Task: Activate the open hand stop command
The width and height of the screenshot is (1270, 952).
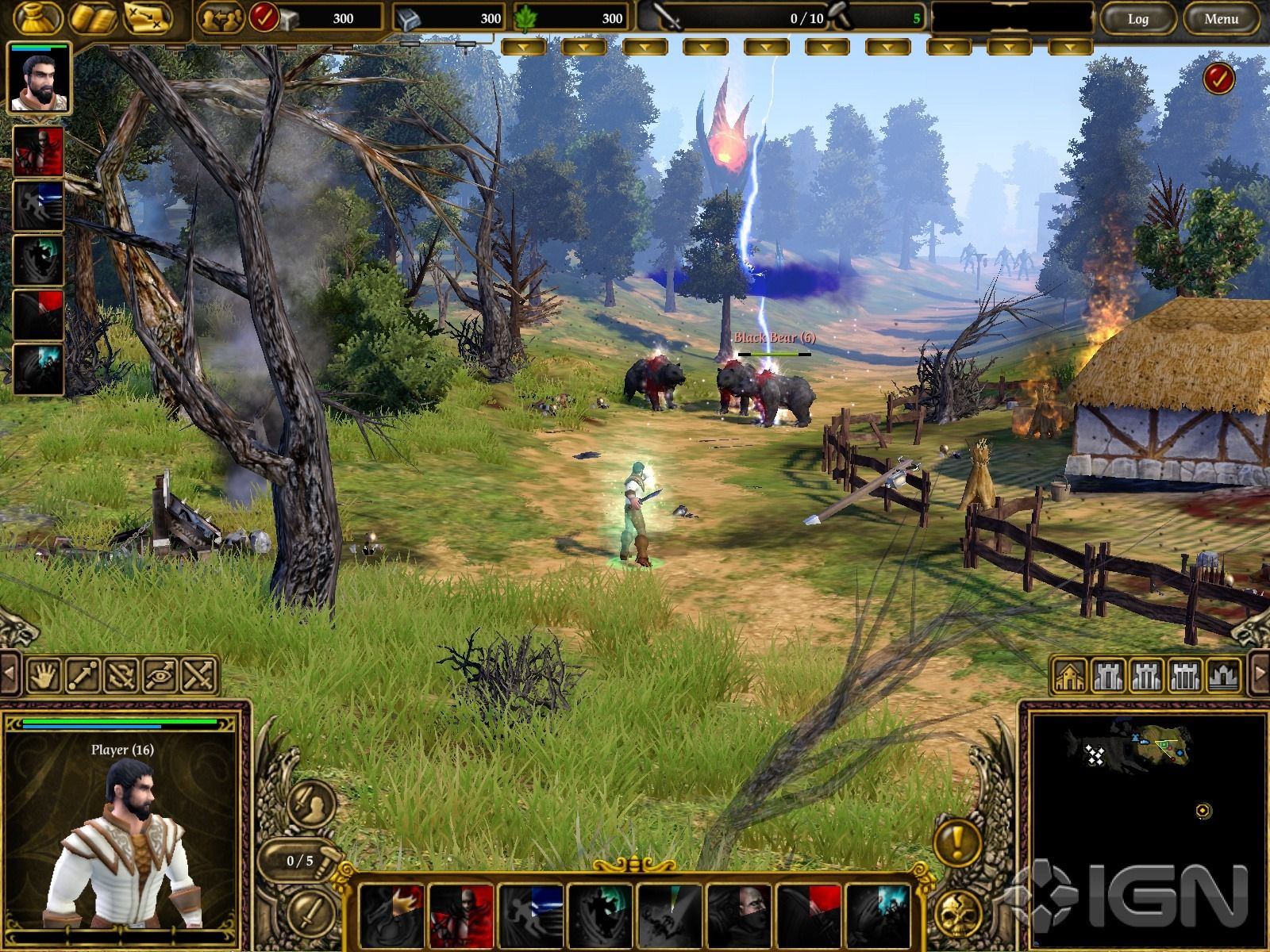Action: pos(44,675)
